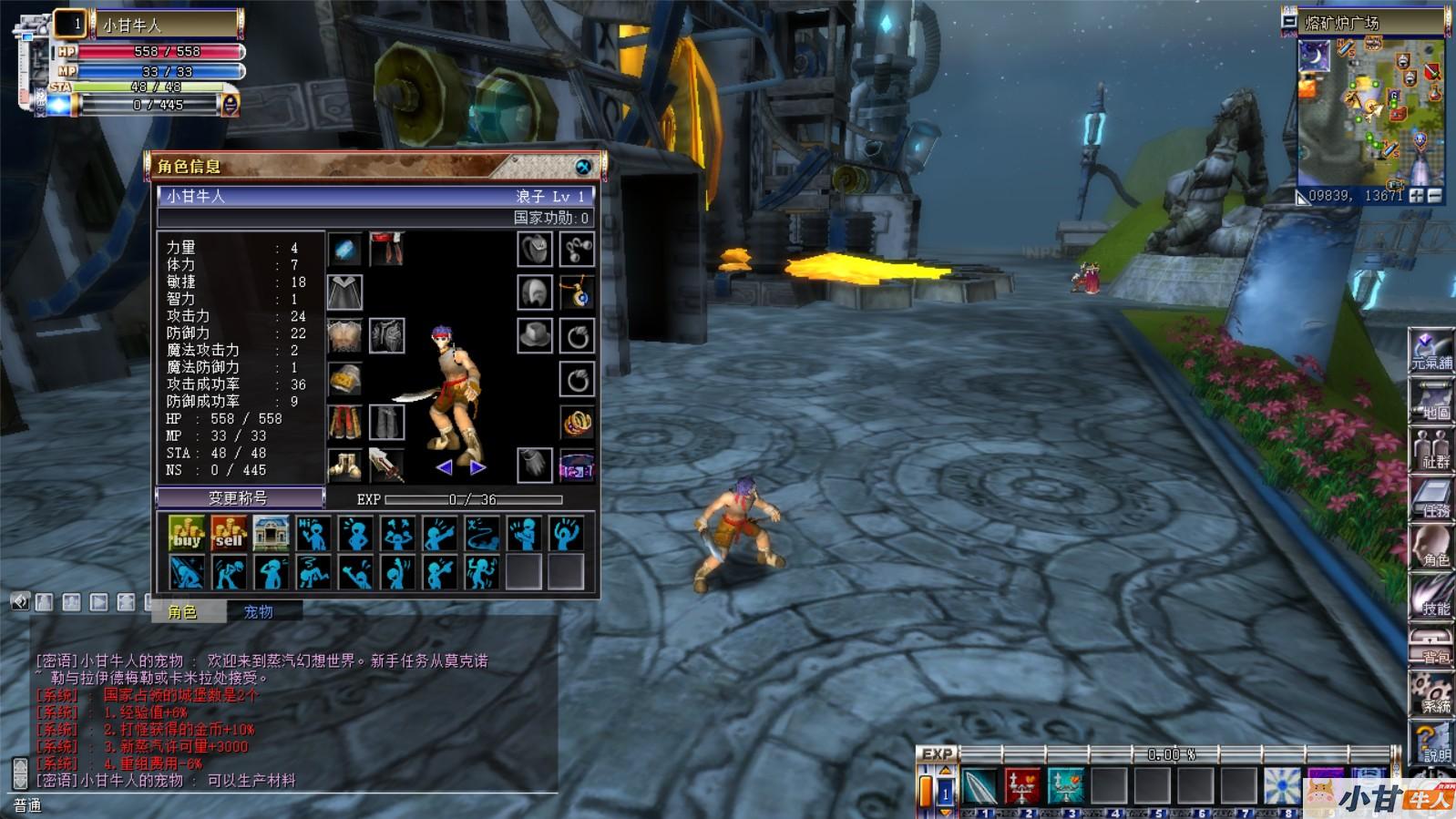Open the 背包 backpack menu
The image size is (1456, 819).
point(1431,647)
